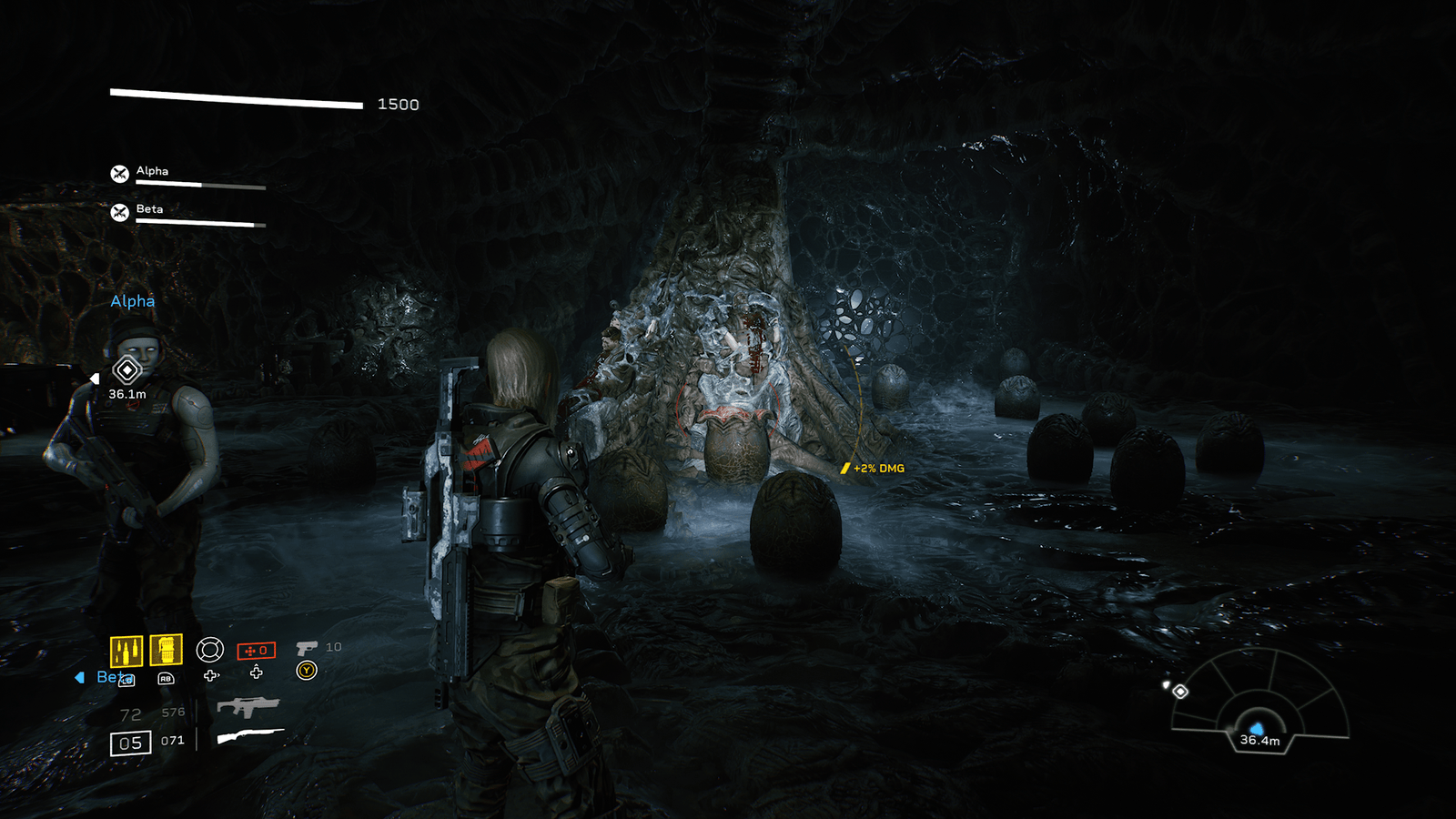This screenshot has height=819, width=1456.
Task: Select squadmate Beta in the team list
Action: (150, 210)
